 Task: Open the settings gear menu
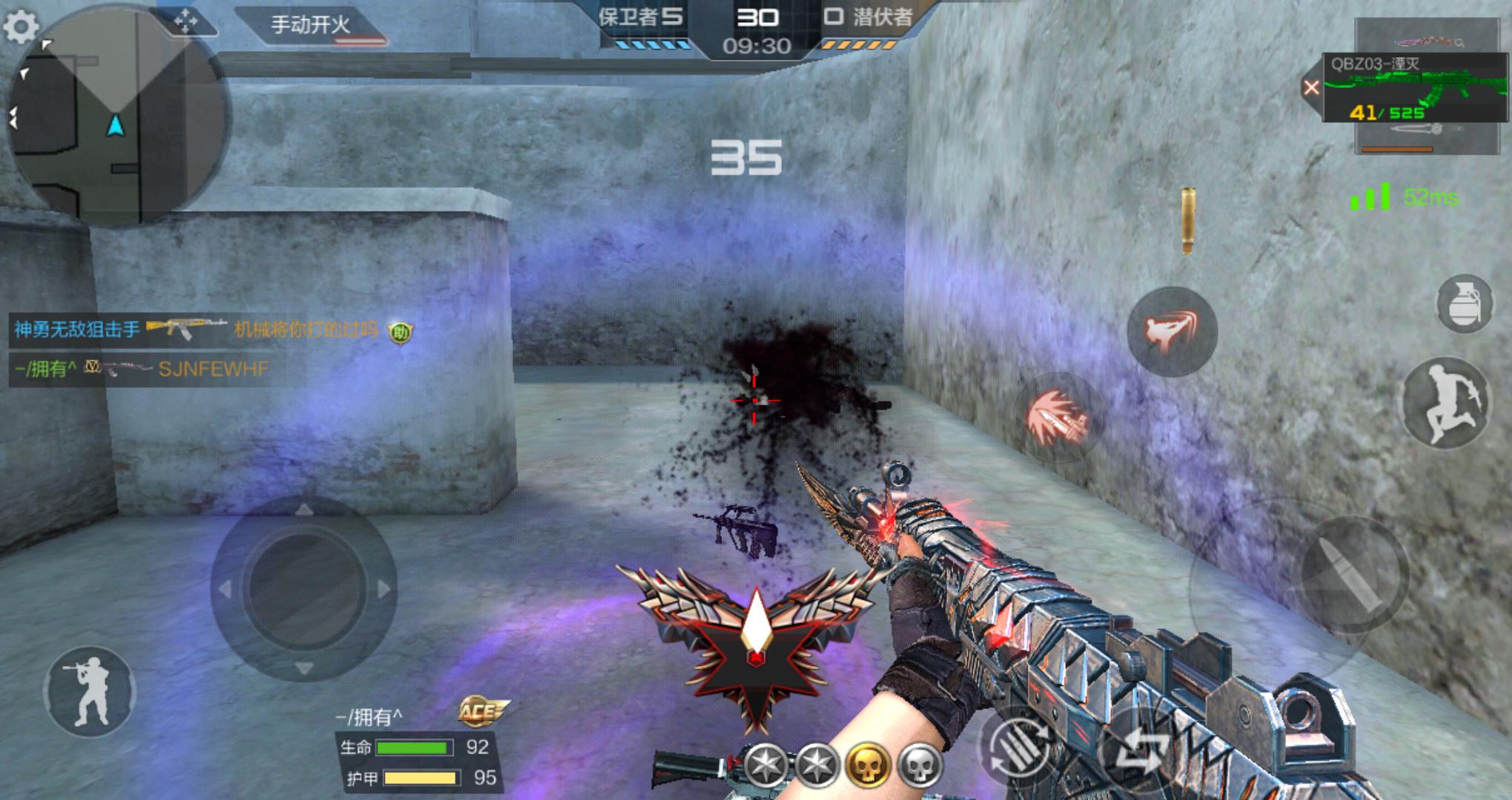click(x=21, y=27)
